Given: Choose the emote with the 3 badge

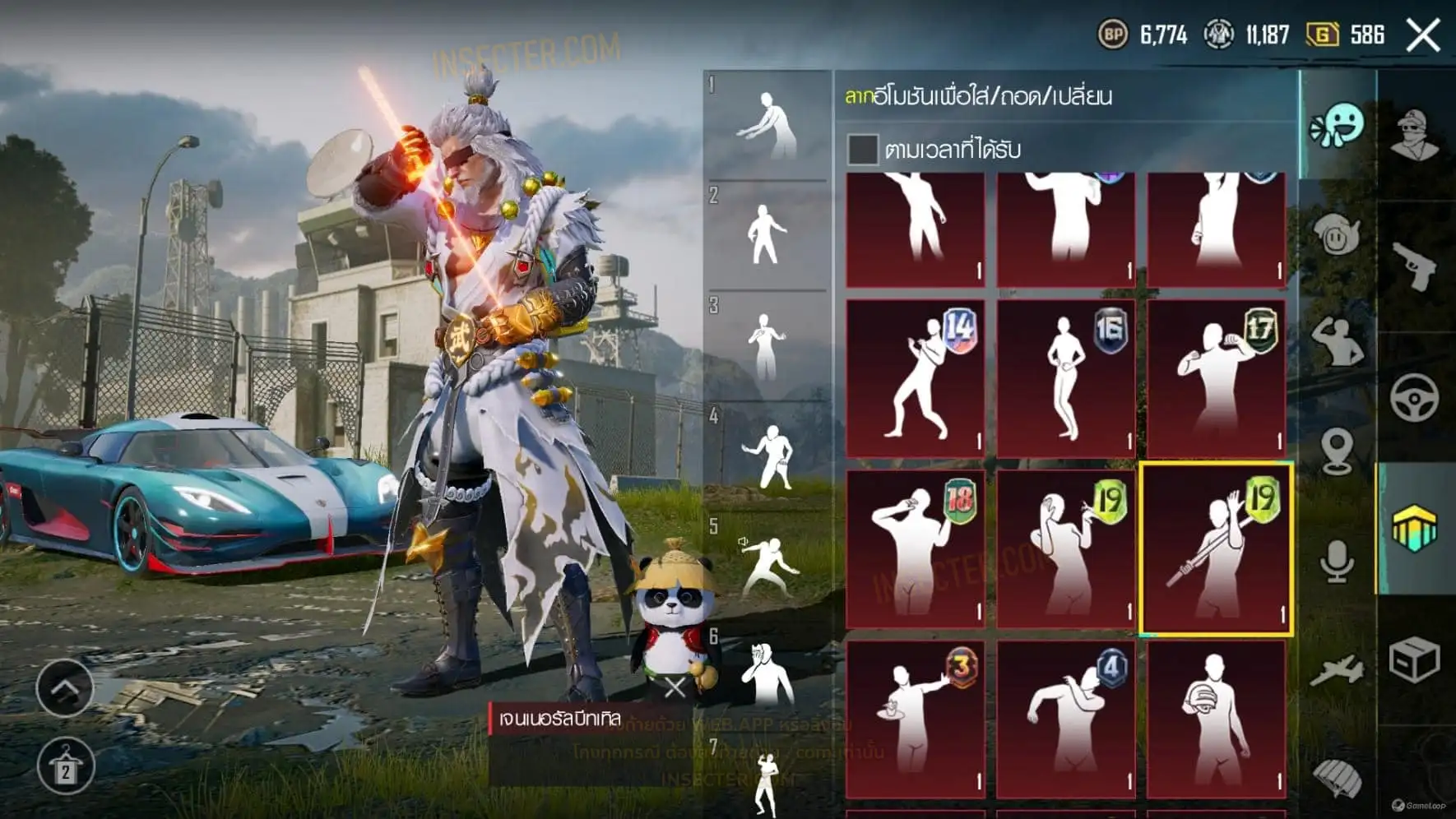Looking at the screenshot, I should tap(916, 720).
